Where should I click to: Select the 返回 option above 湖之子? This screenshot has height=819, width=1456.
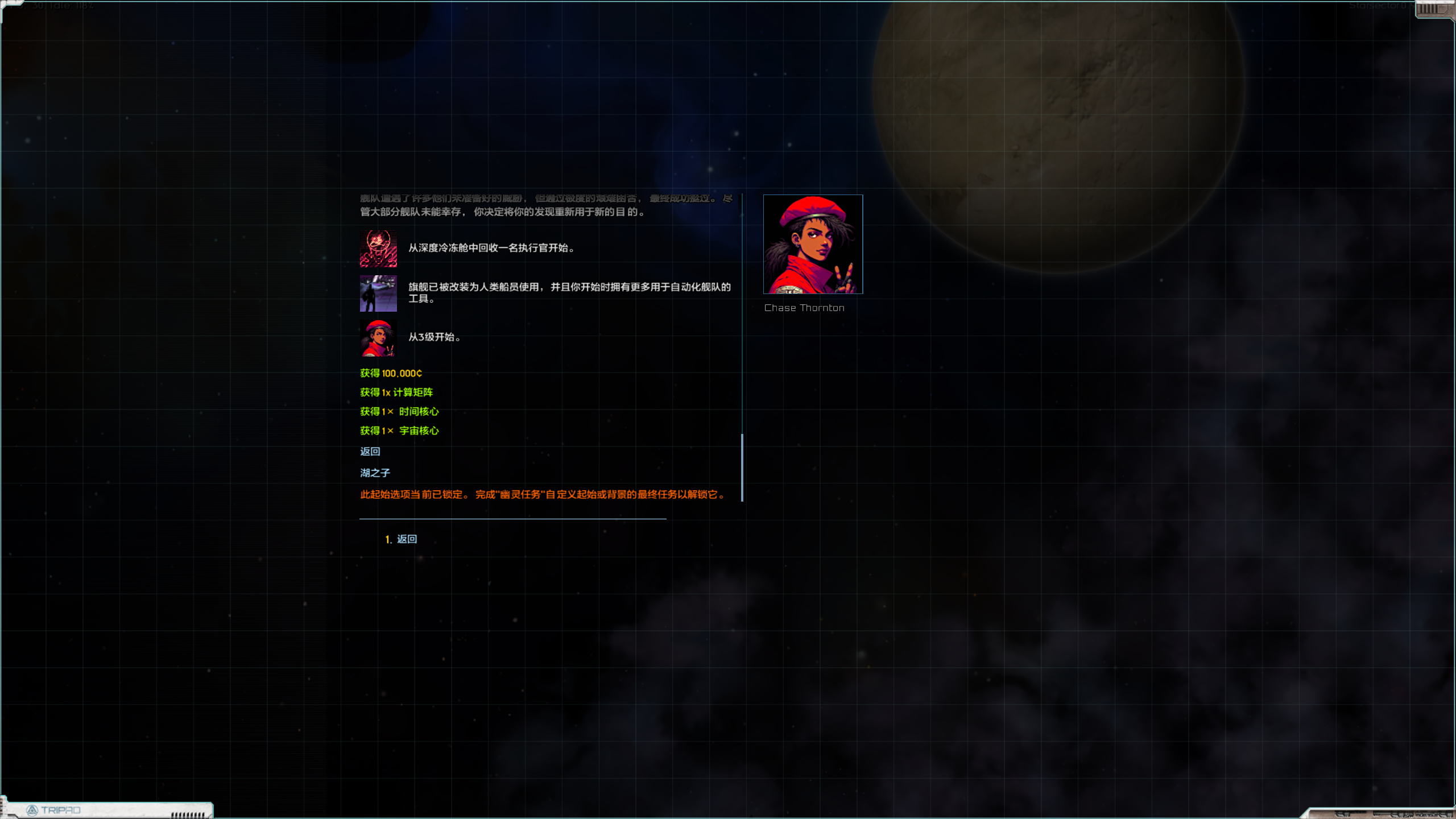[x=370, y=451]
